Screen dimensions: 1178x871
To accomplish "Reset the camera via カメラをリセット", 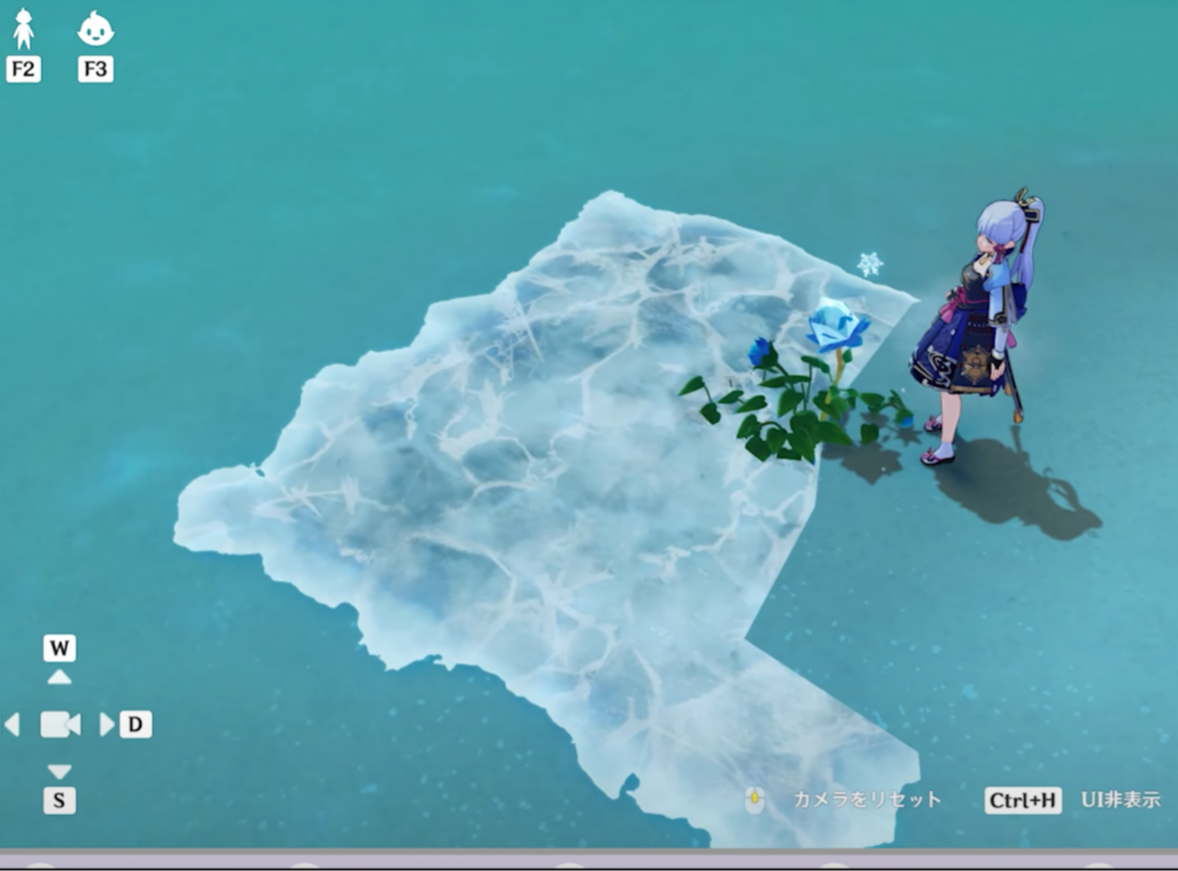I will pos(867,800).
